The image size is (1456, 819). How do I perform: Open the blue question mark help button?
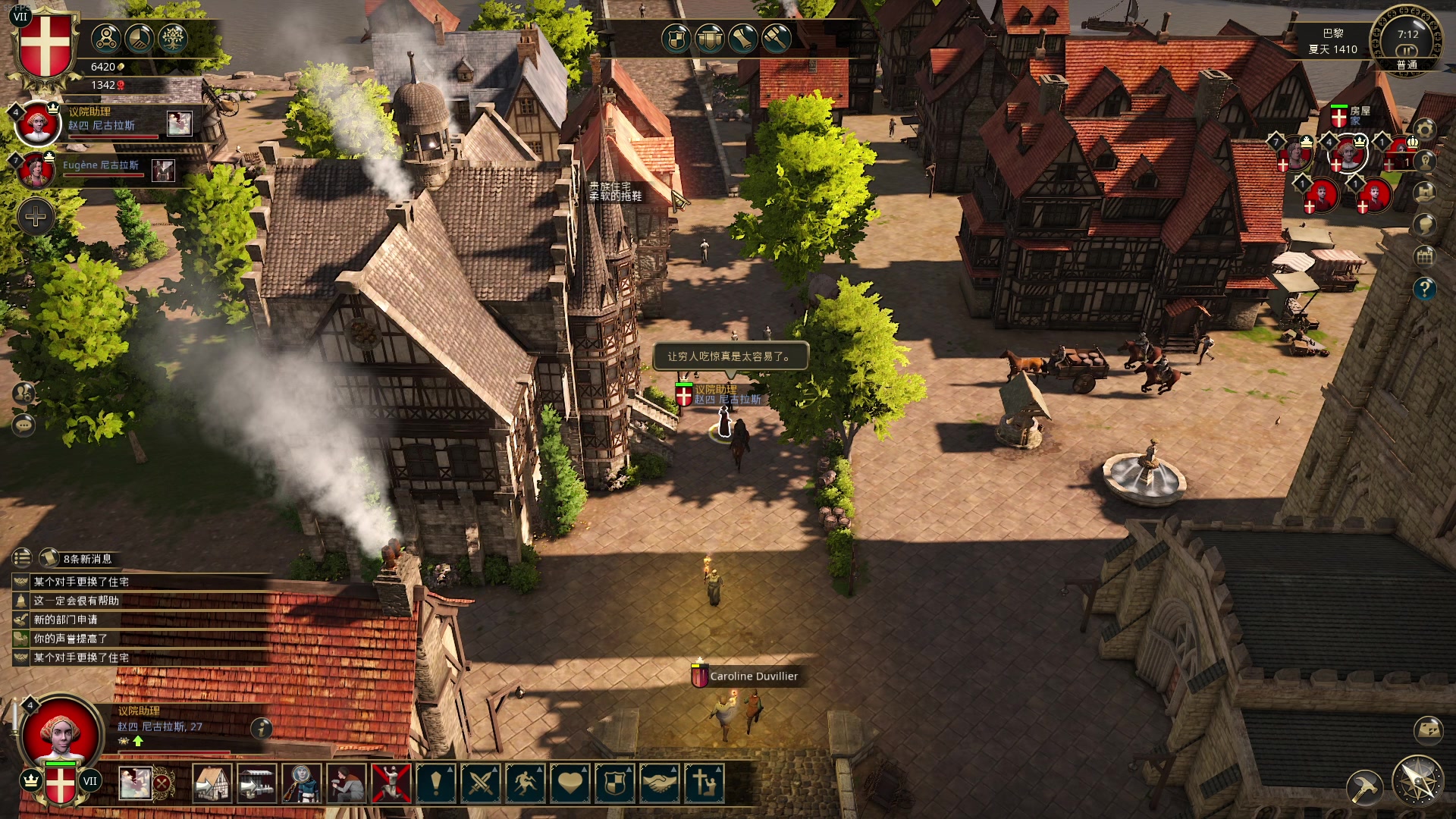tap(1425, 288)
